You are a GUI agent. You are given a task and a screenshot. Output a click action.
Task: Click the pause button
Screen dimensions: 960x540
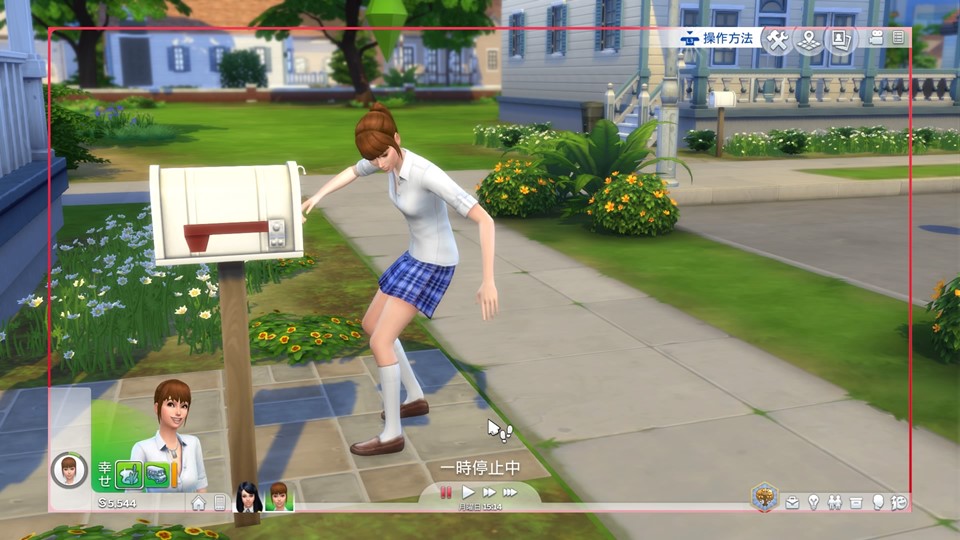(447, 492)
